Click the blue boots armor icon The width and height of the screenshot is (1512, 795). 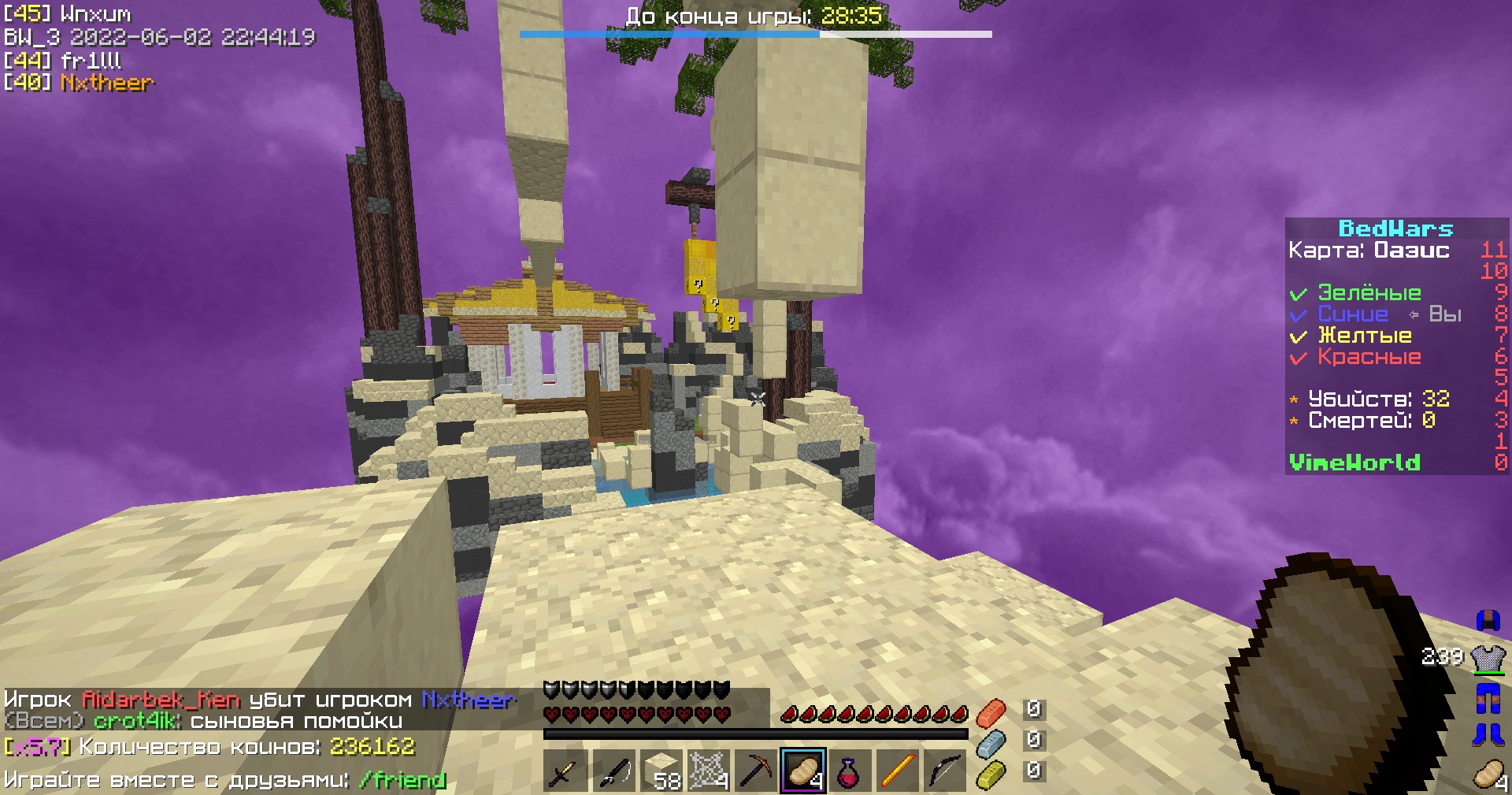click(1488, 734)
